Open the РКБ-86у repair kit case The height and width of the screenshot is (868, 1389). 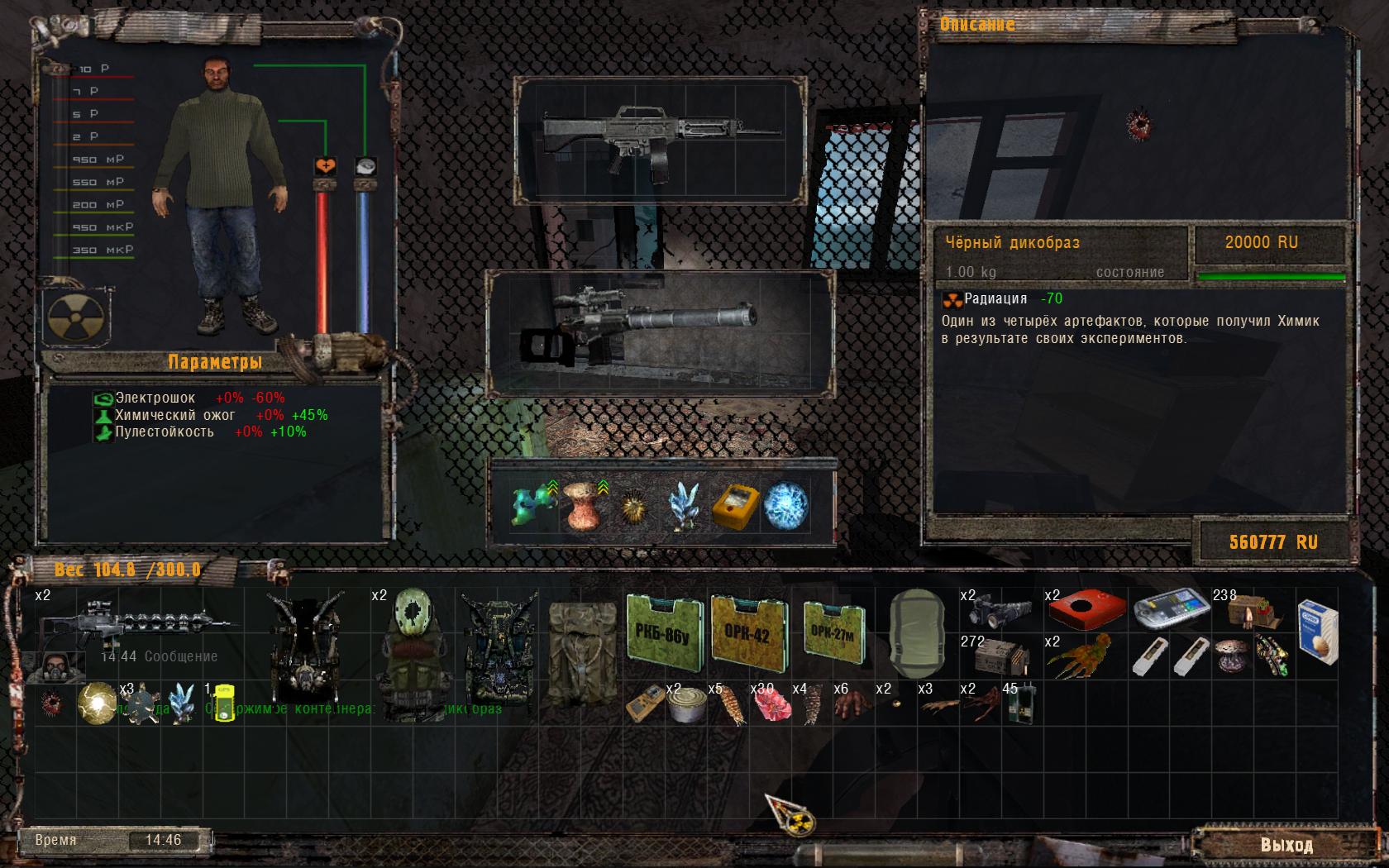point(664,634)
